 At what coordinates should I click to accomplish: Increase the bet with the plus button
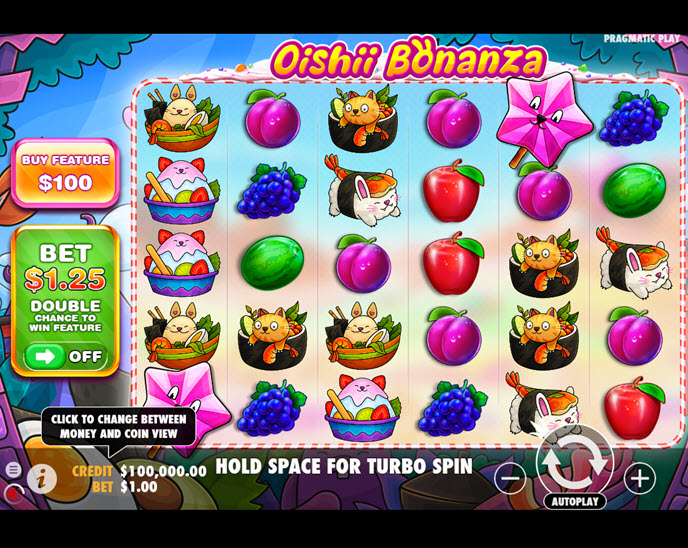[640, 478]
